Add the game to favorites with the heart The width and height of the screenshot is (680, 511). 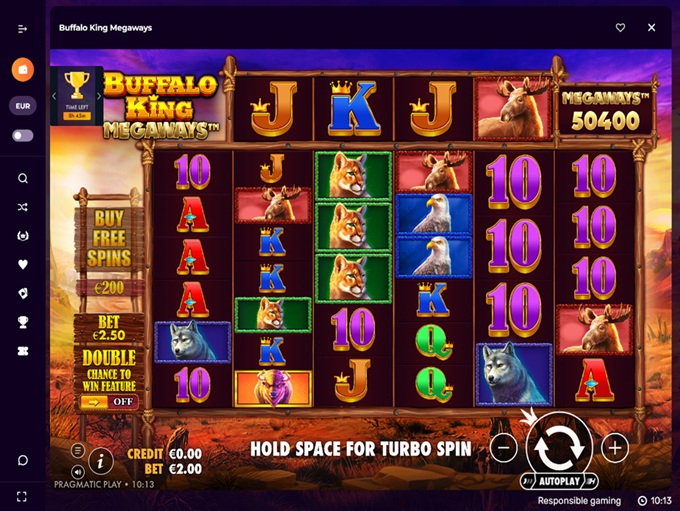pos(620,28)
